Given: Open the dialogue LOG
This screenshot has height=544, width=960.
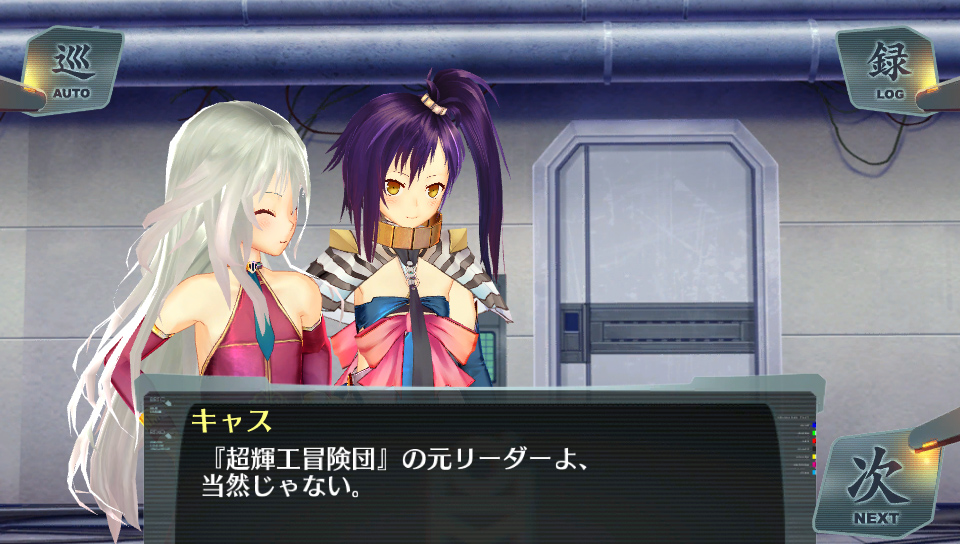Looking at the screenshot, I should point(889,70).
